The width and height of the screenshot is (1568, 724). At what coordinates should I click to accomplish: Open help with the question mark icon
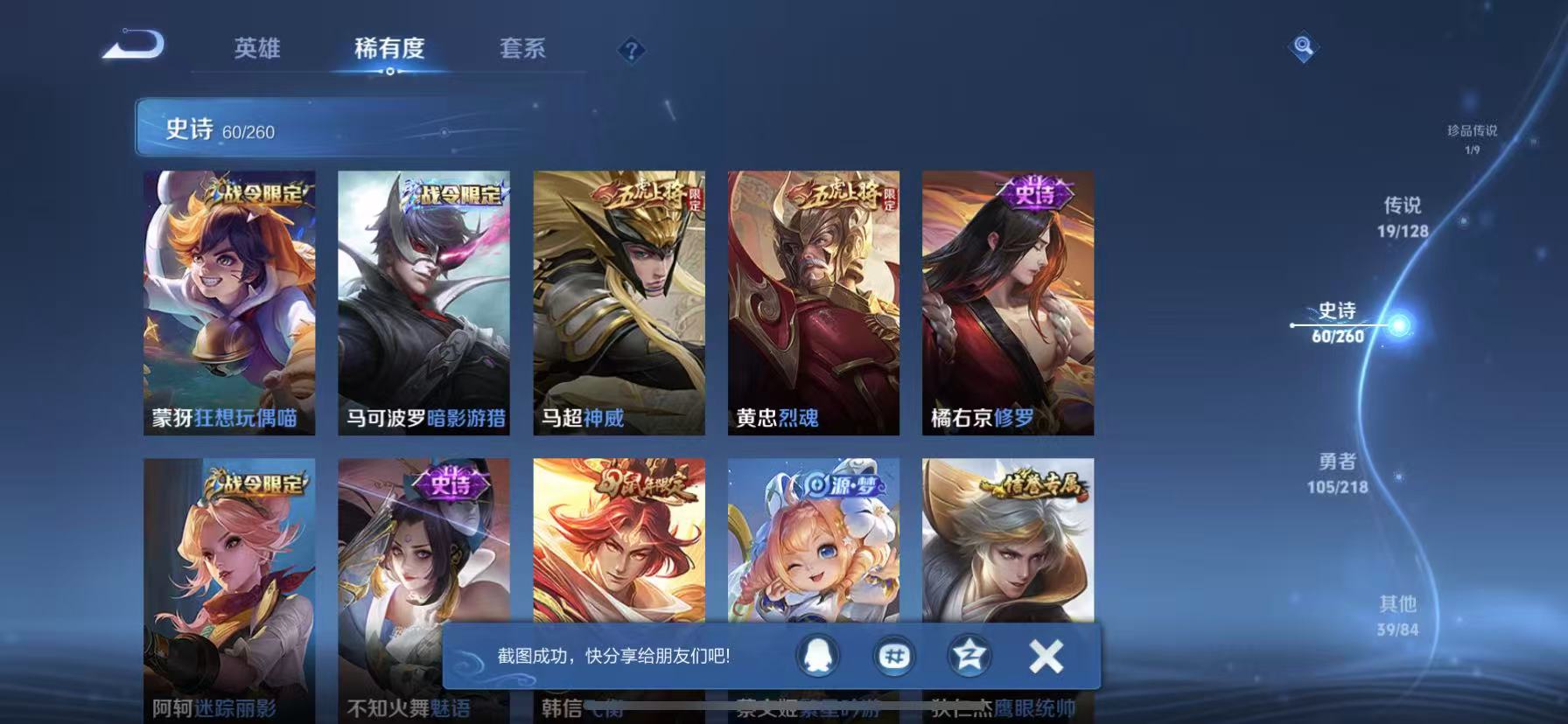coord(631,50)
